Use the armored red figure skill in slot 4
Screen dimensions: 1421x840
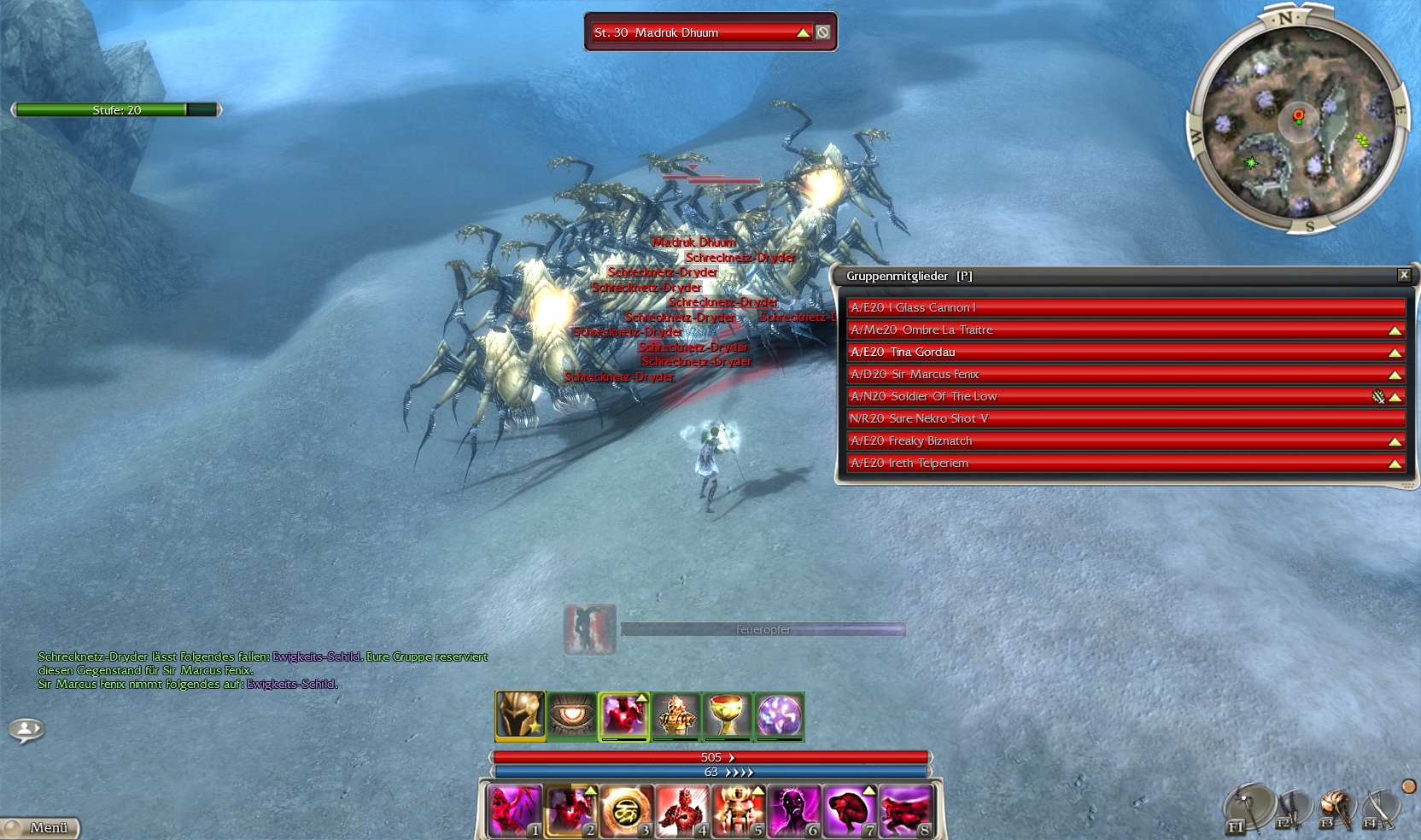(681, 810)
